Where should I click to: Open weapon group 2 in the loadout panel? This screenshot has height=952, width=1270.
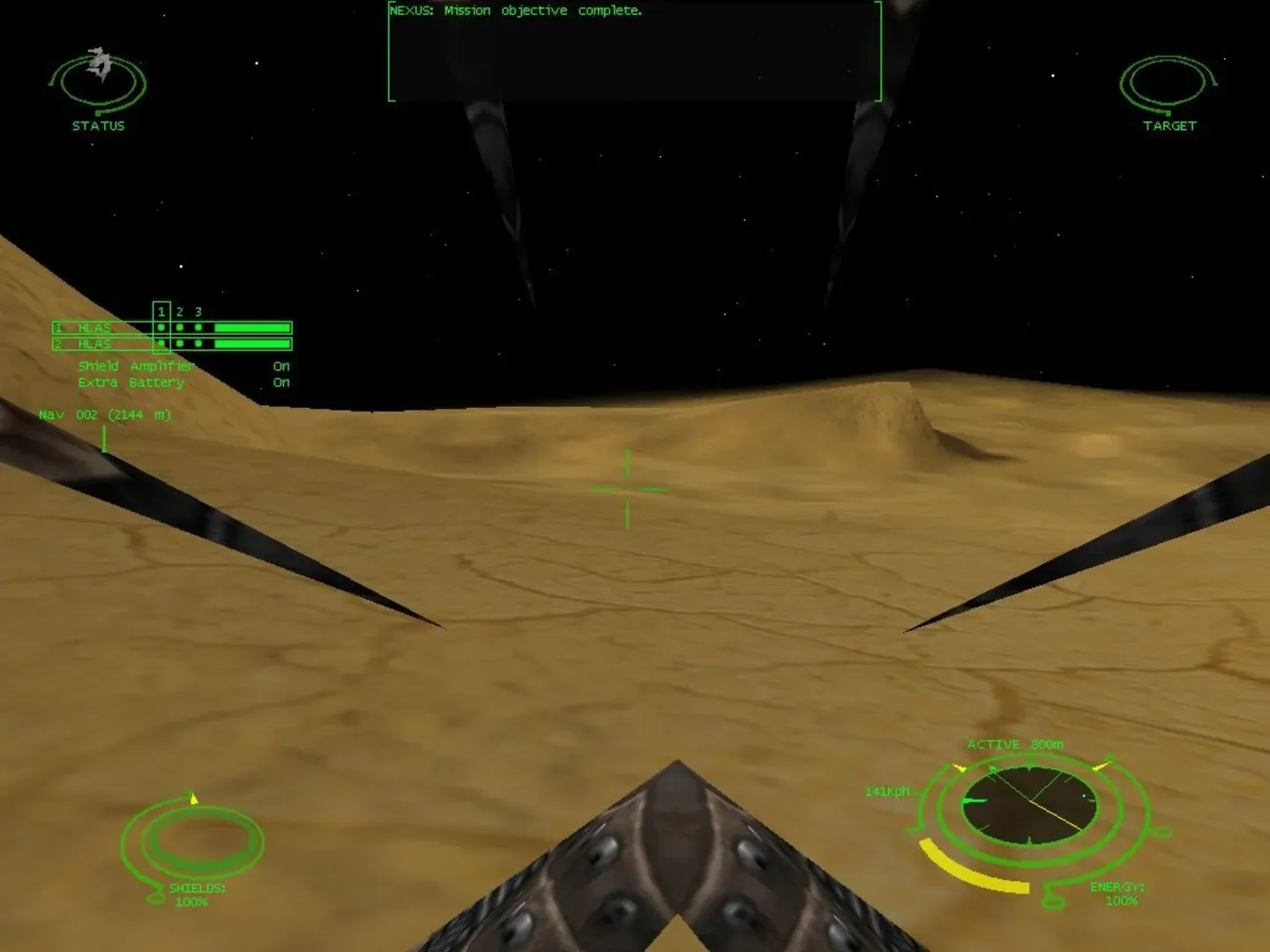click(179, 310)
